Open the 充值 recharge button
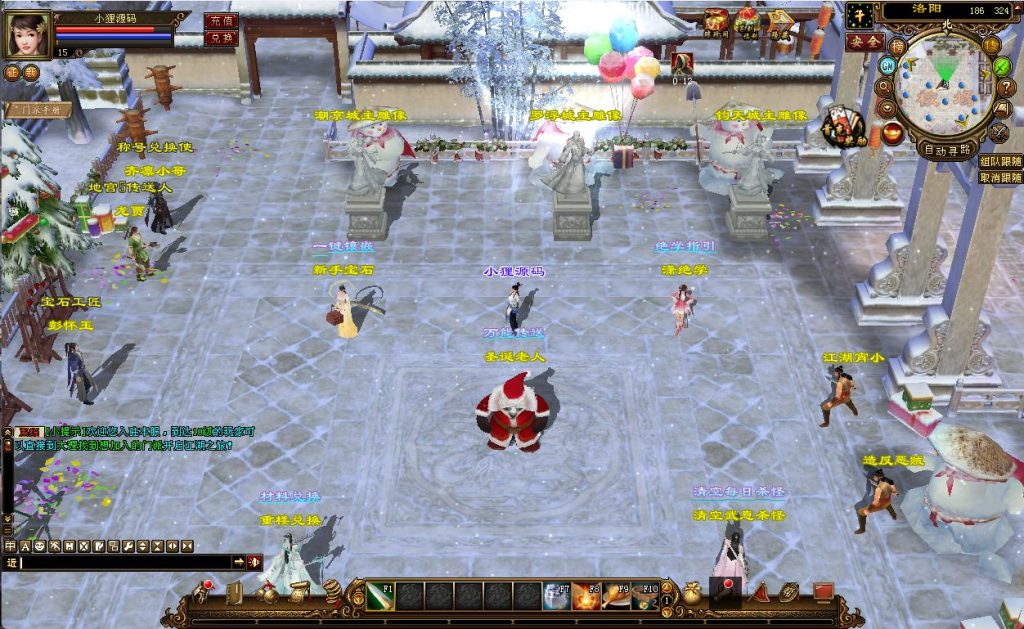Screen dimensions: 1024x629 pyautogui.click(x=220, y=20)
